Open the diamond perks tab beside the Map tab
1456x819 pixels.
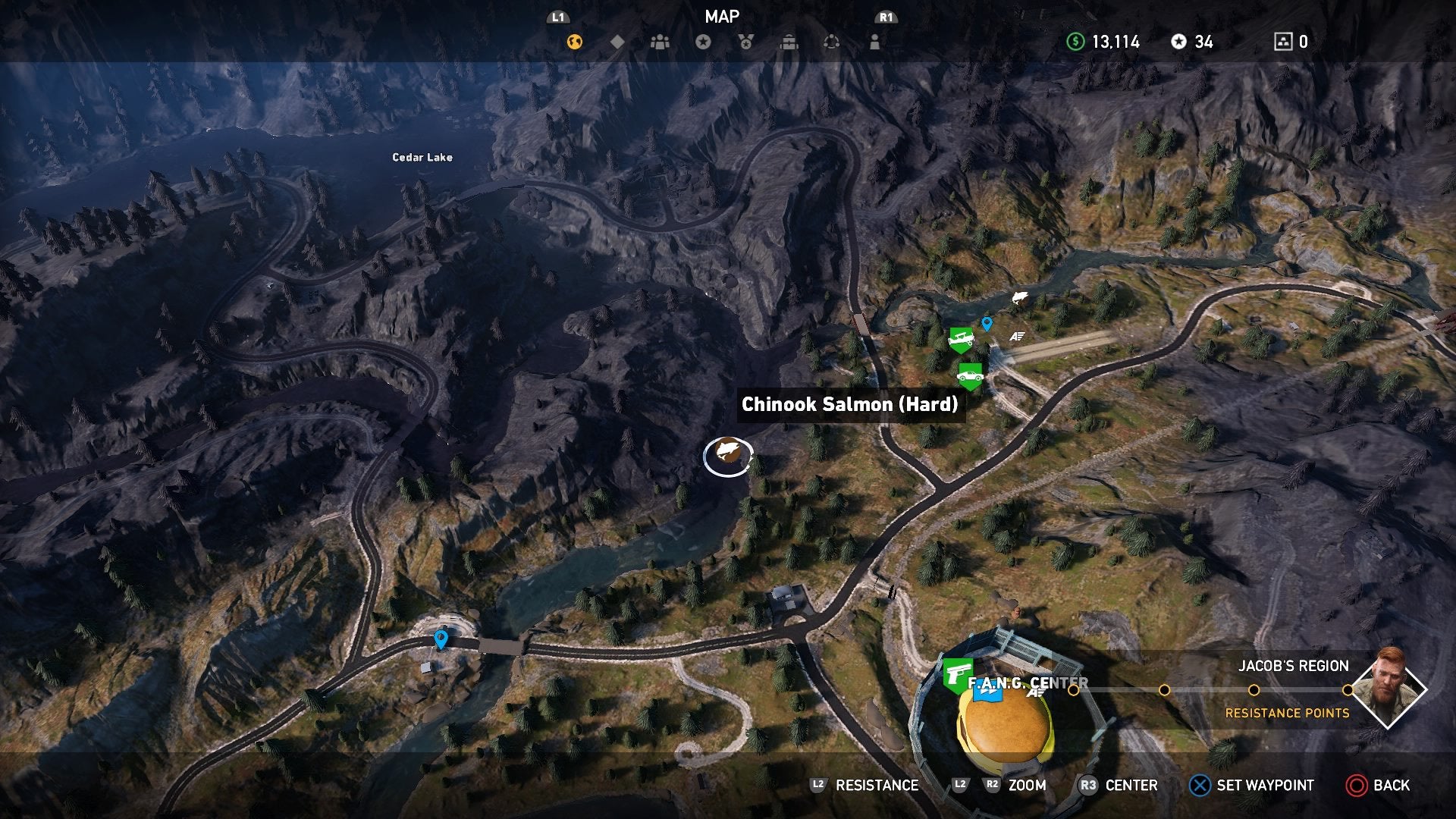(x=617, y=43)
